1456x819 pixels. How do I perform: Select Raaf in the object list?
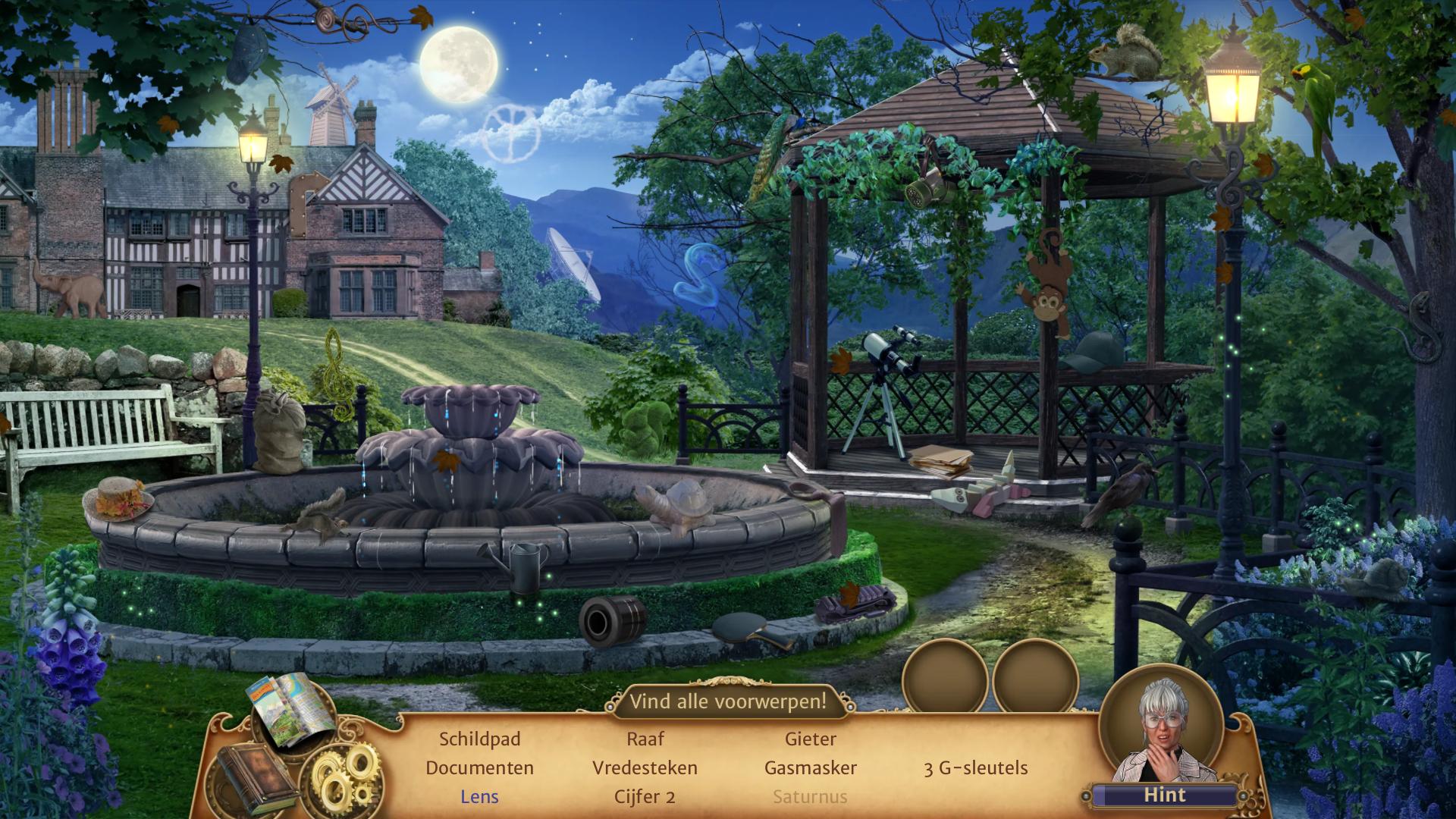[645, 739]
